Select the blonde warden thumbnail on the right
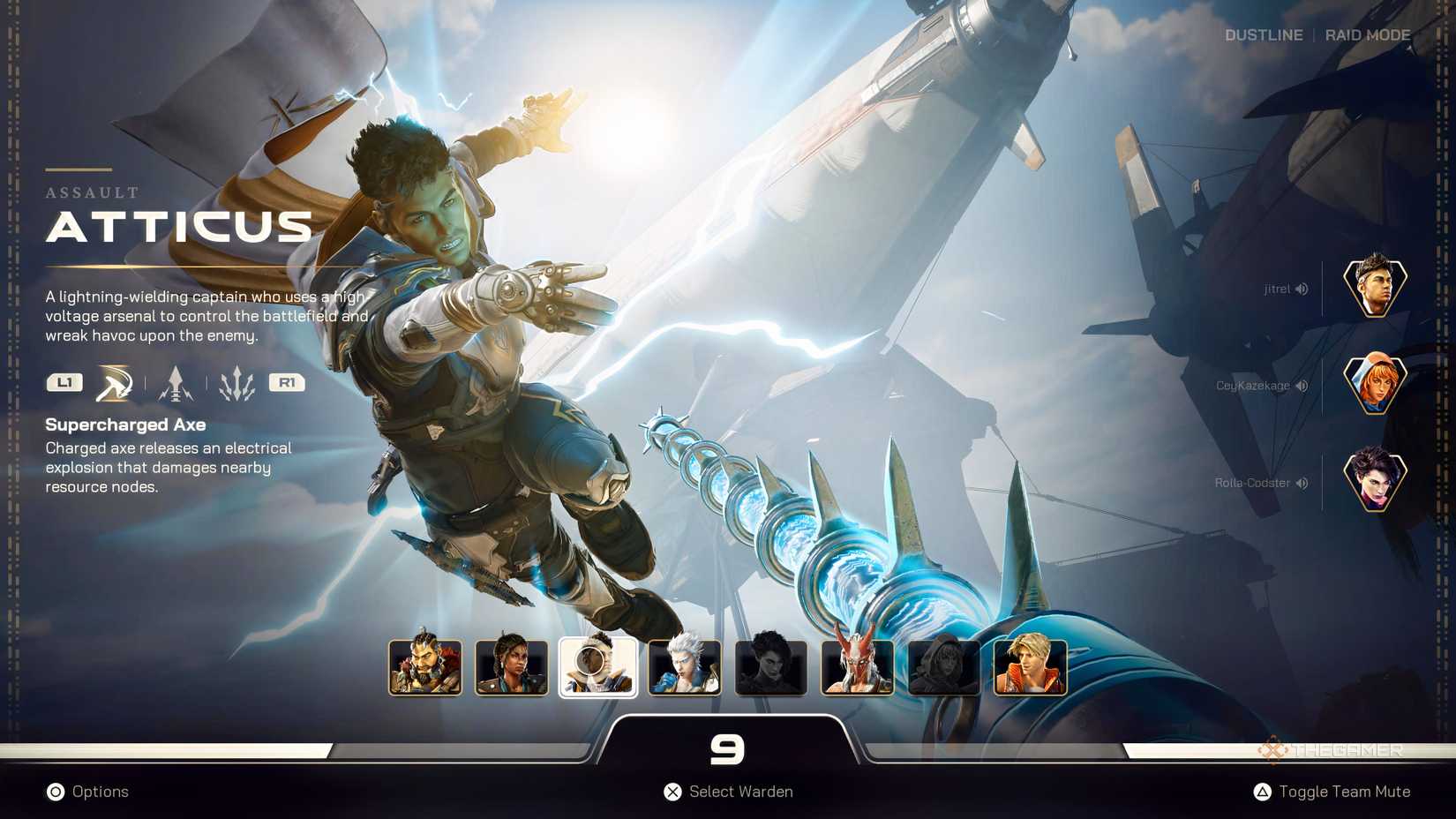This screenshot has width=1456, height=819. coord(1029,667)
